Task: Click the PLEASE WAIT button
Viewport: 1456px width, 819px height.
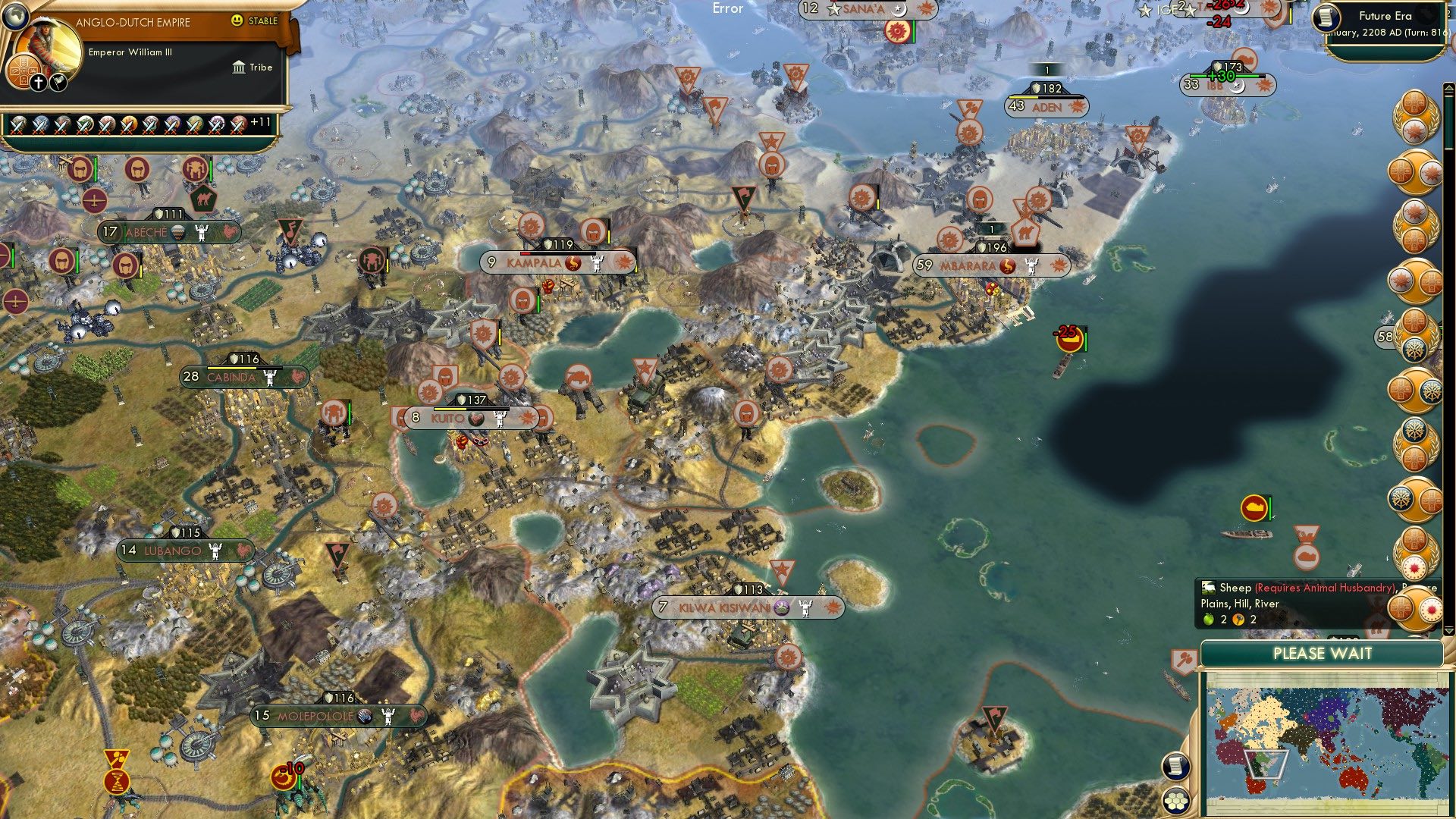Action: click(1323, 653)
